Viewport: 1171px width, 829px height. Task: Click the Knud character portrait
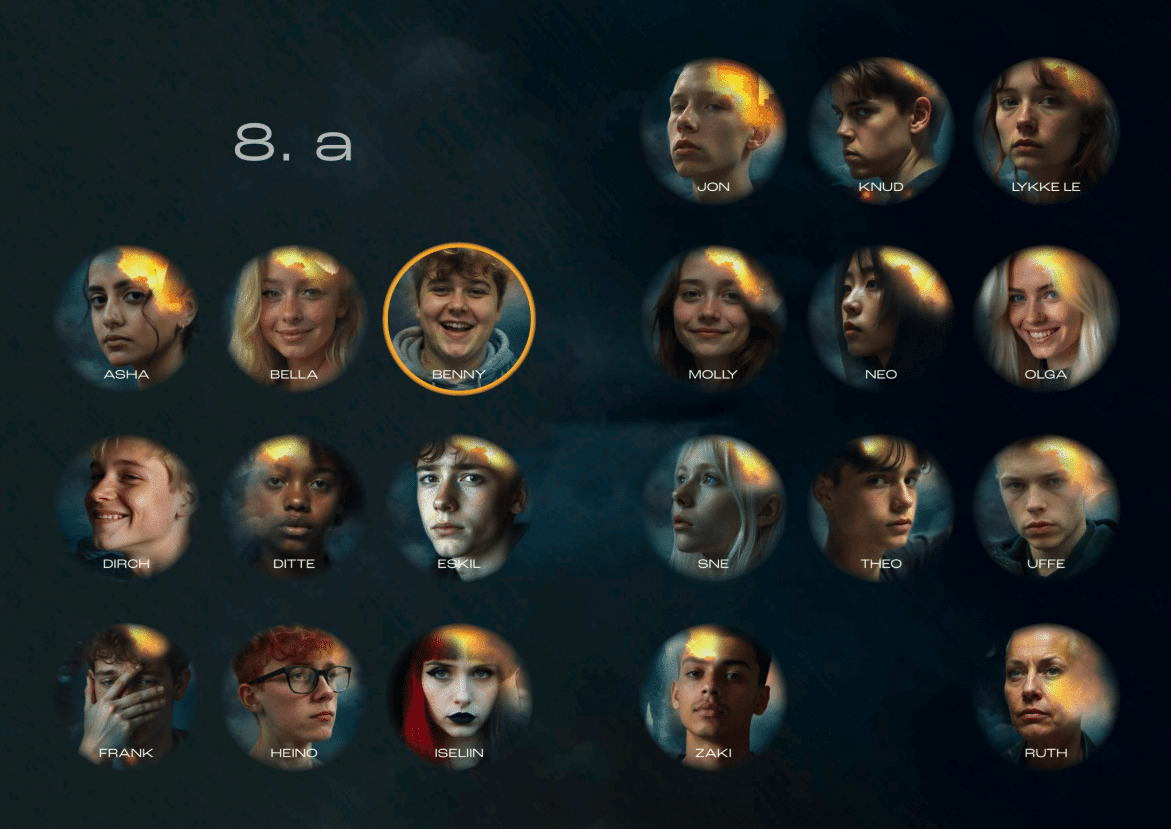(880, 128)
